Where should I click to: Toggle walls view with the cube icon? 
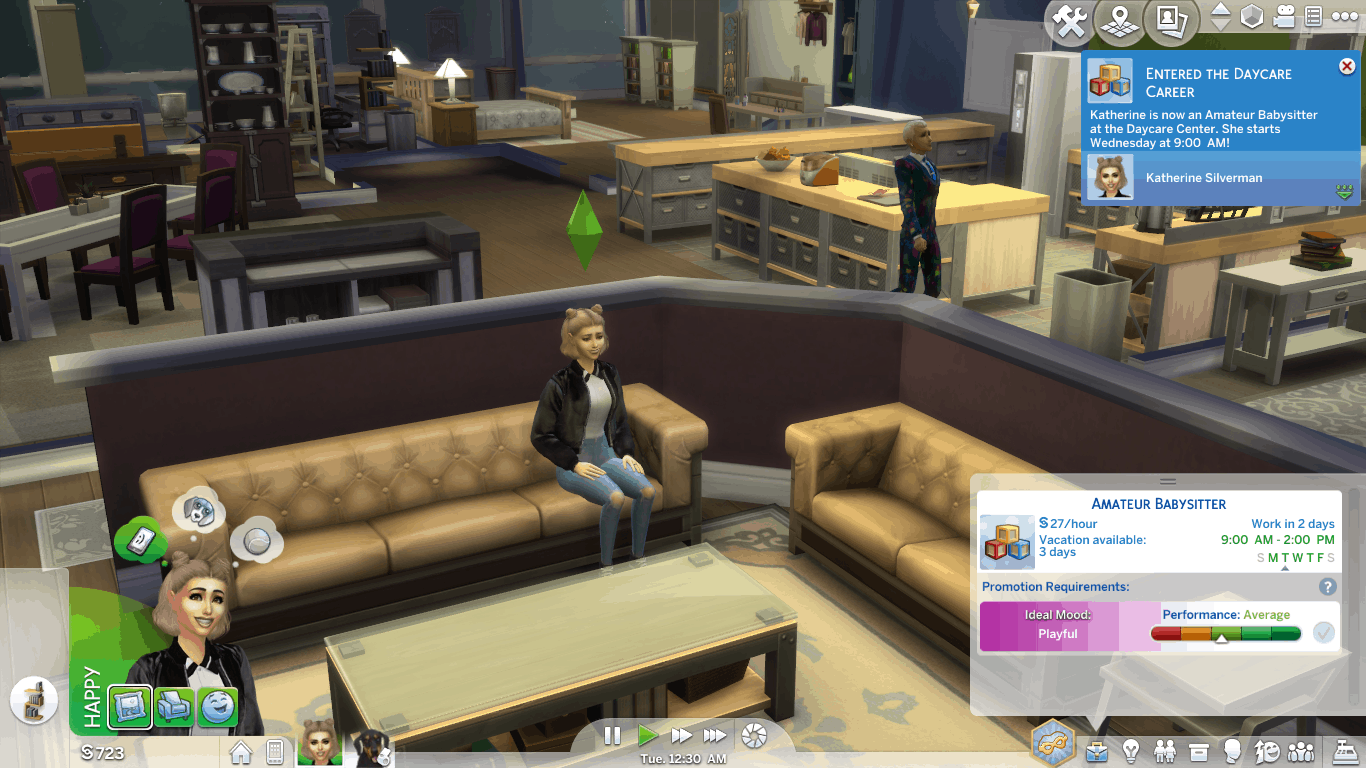(1252, 17)
